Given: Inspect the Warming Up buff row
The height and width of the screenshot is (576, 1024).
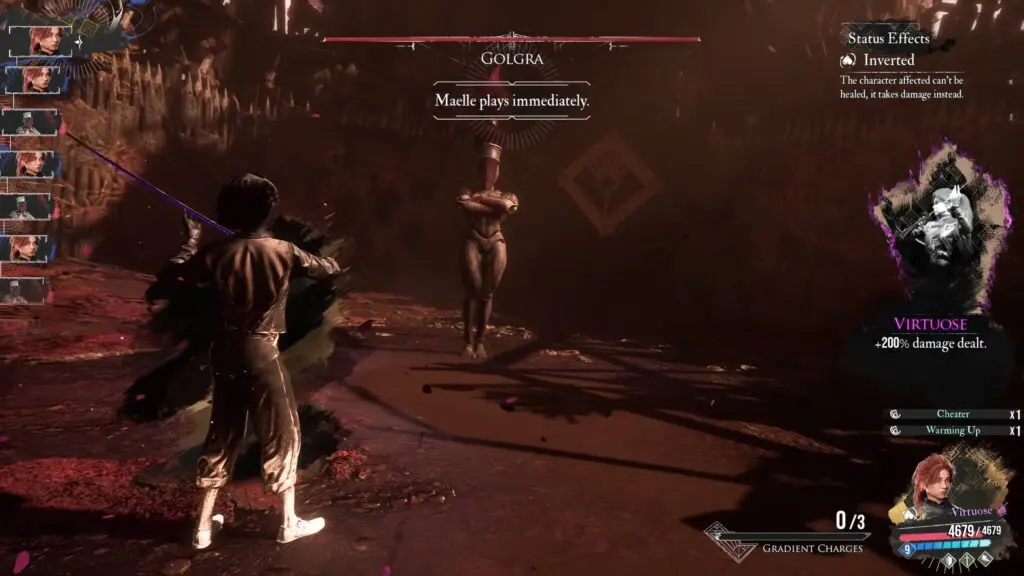Looking at the screenshot, I should (952, 431).
